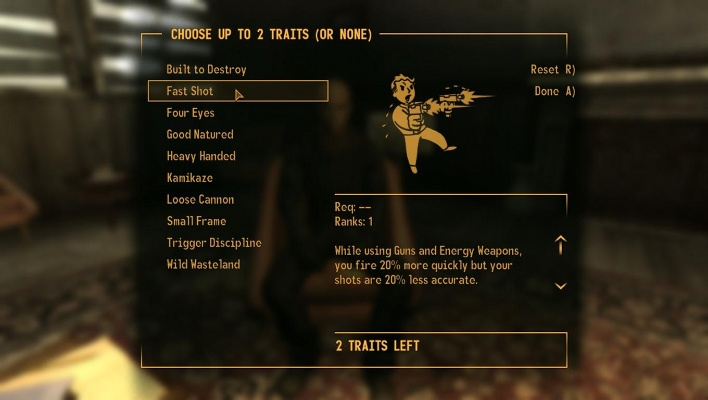This screenshot has height=400, width=708.
Task: Reset the trait selections
Action: (552, 70)
